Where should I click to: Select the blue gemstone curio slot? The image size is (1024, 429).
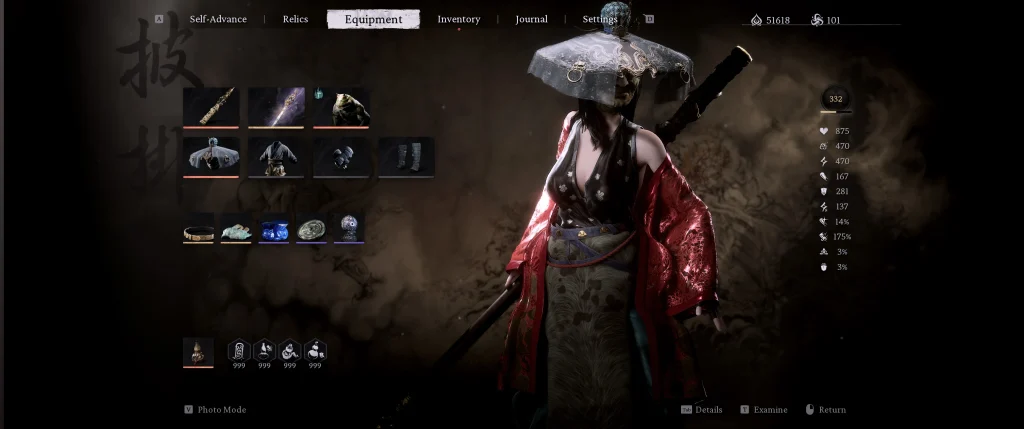[x=274, y=228]
